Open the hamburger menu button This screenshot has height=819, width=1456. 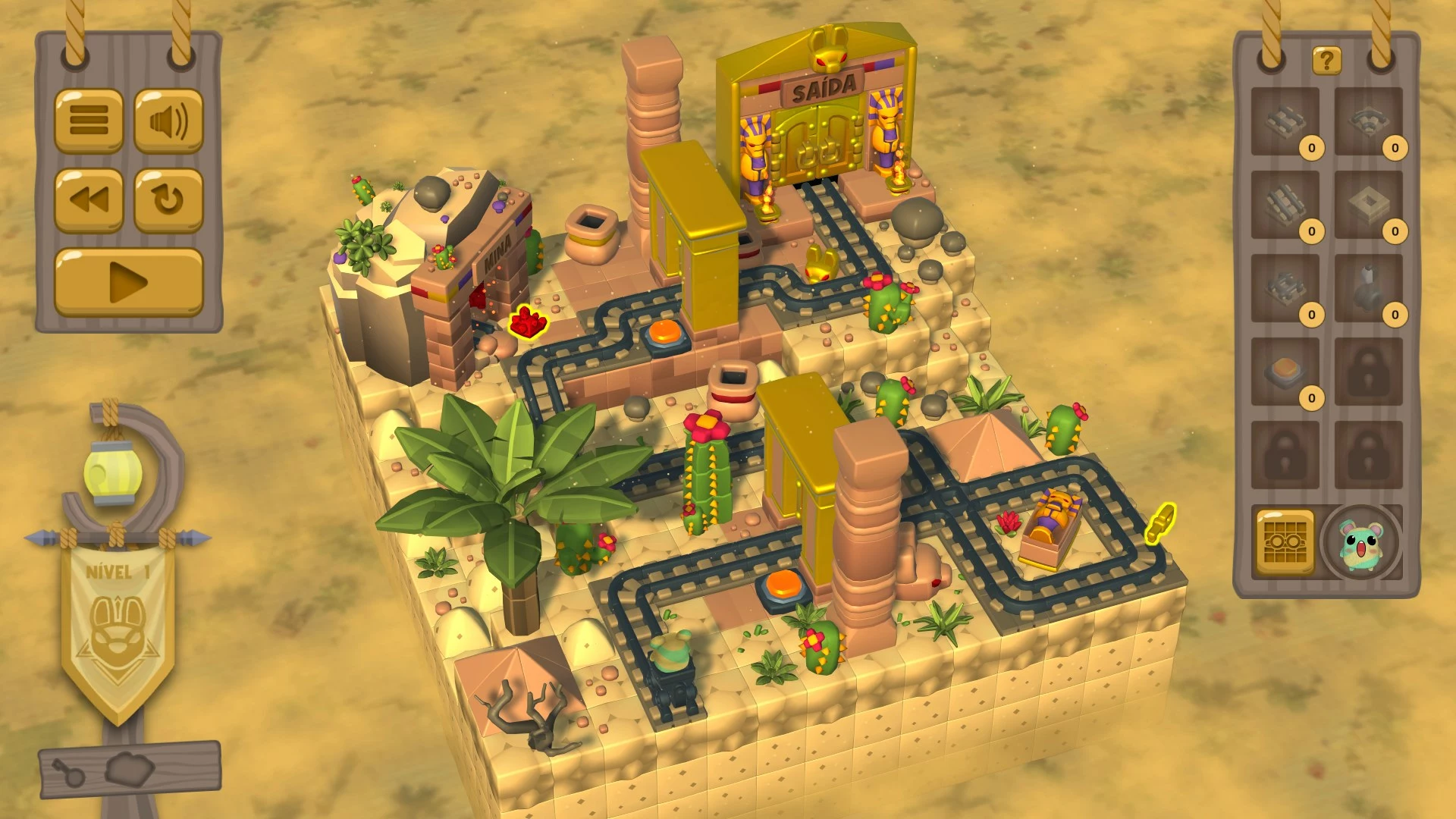89,121
